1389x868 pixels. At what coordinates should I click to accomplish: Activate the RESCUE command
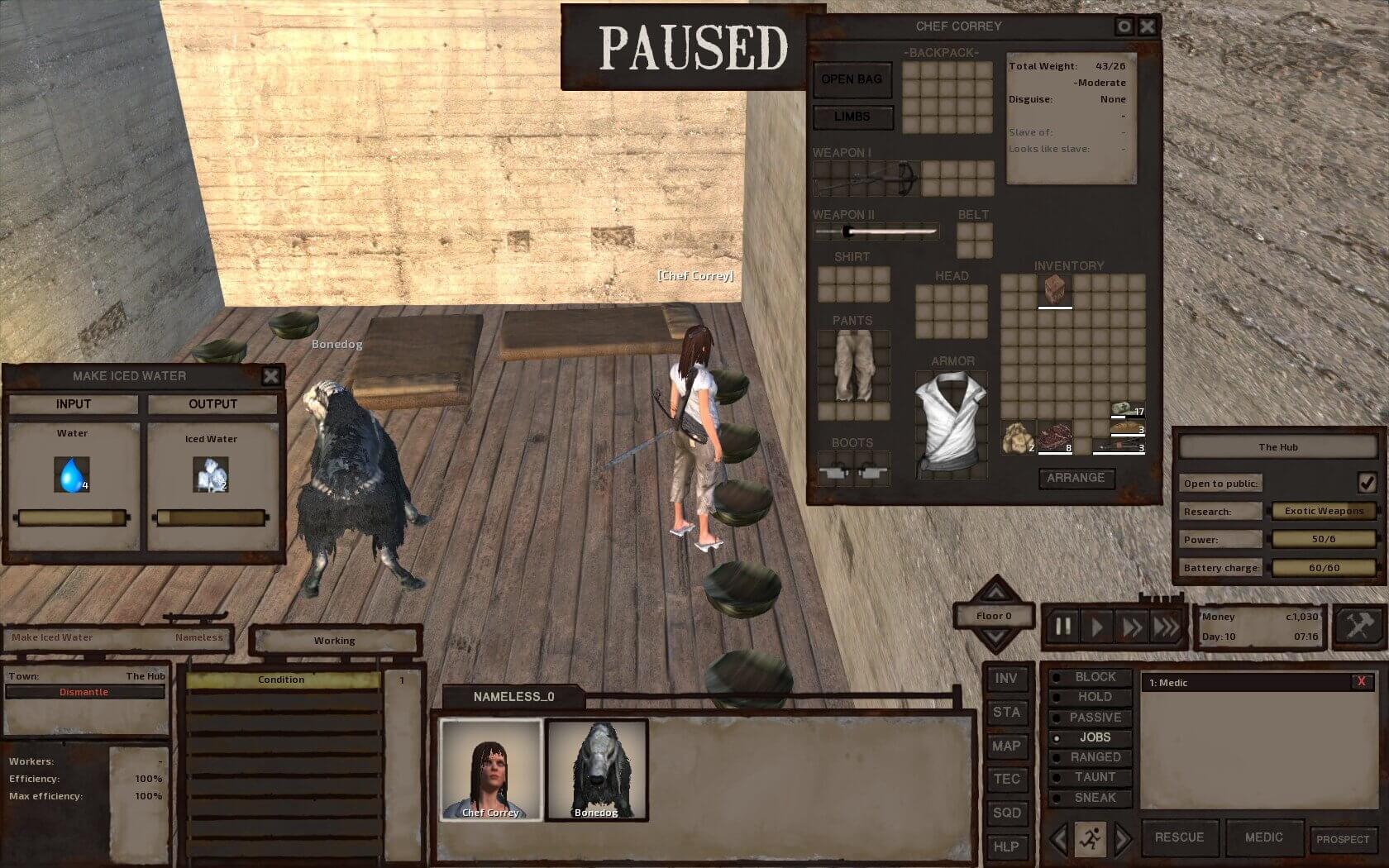pyautogui.click(x=1179, y=837)
